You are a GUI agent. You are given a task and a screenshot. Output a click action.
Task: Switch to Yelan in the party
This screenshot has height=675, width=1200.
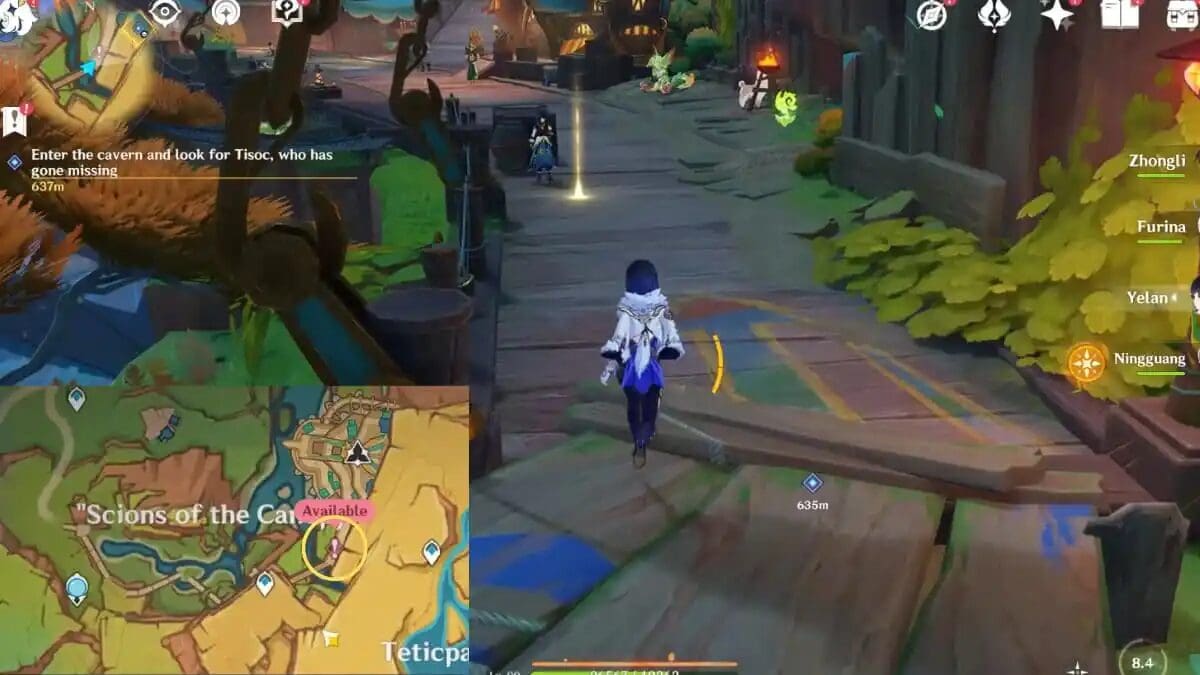(x=1147, y=297)
